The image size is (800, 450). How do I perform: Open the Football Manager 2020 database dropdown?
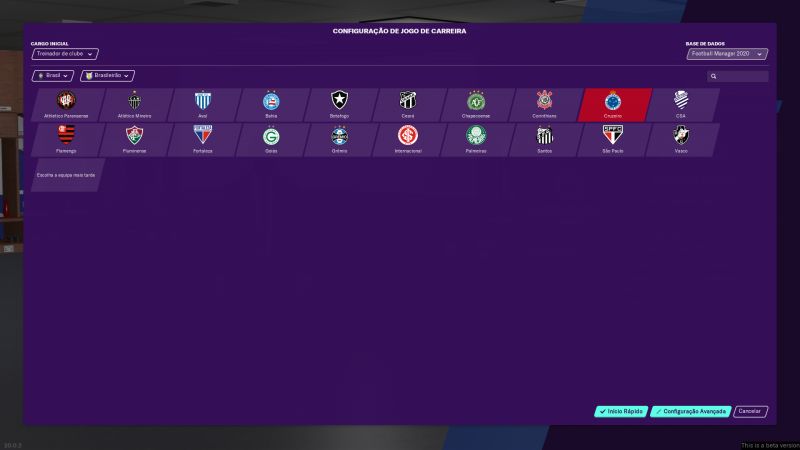click(726, 54)
